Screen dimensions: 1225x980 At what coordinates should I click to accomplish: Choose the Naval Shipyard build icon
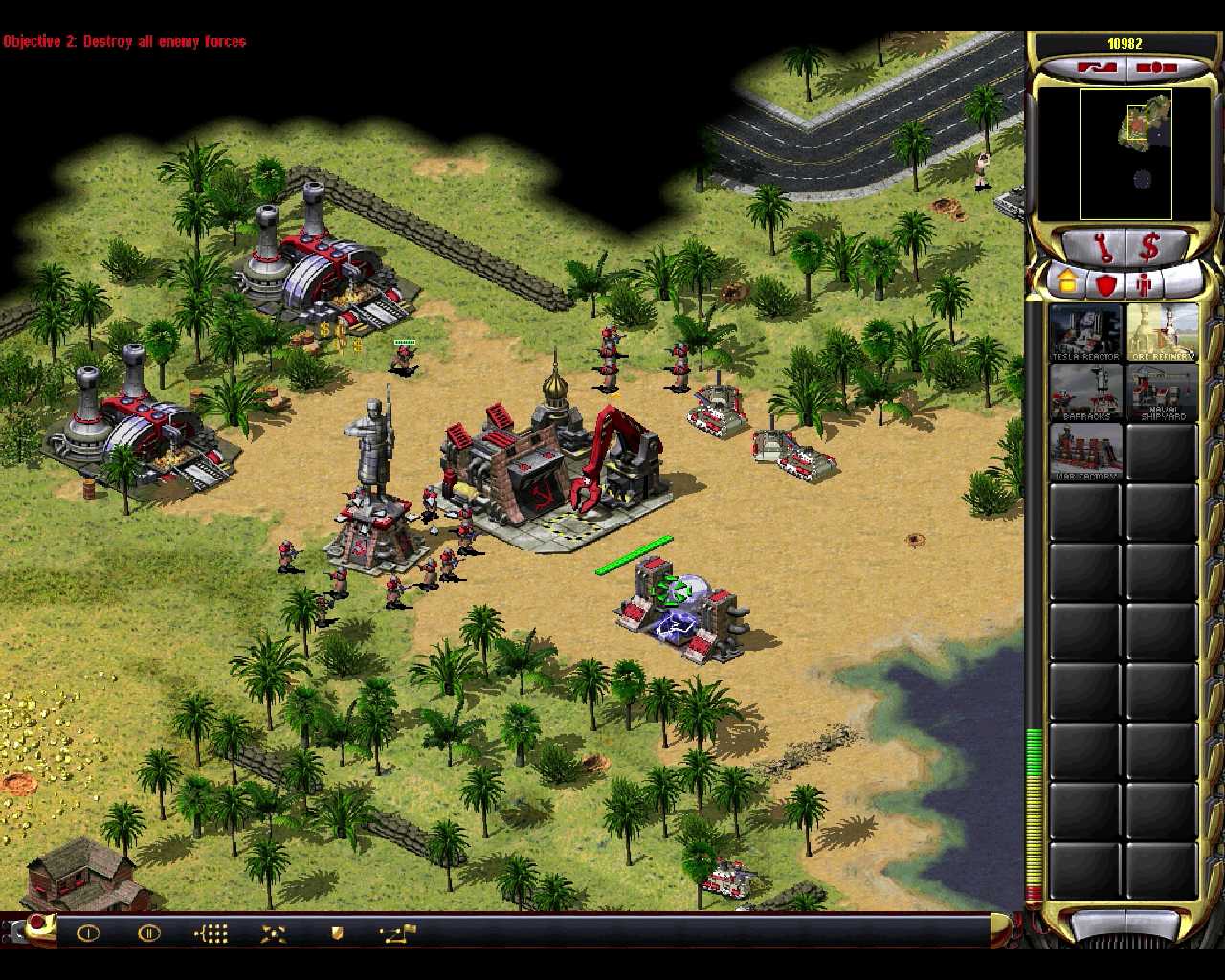(1162, 391)
